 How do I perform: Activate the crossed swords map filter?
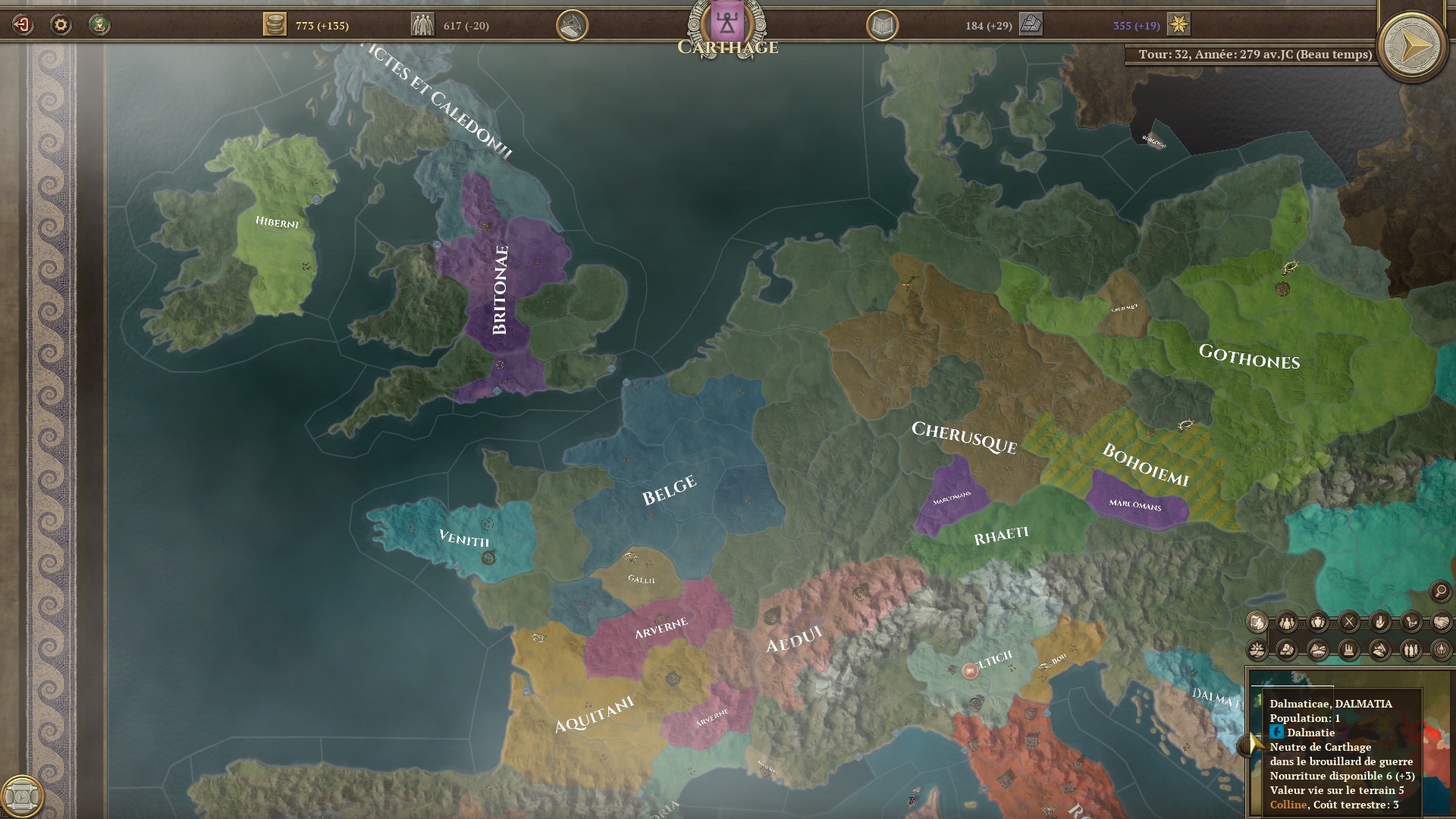(x=1349, y=623)
